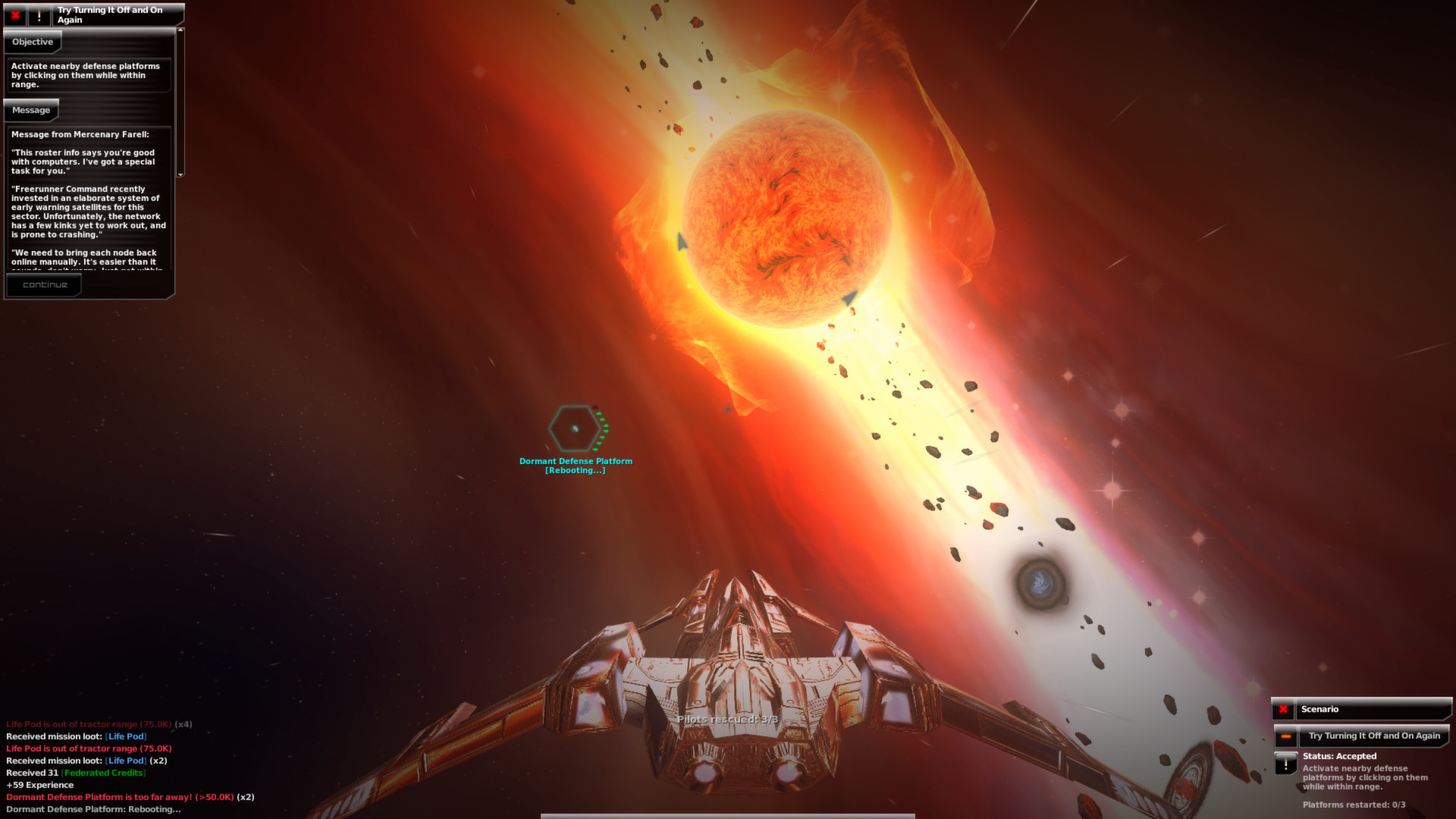This screenshot has width=1456, height=819.
Task: Click the status exclamation icon in the Scenario panel
Action: point(1285,762)
